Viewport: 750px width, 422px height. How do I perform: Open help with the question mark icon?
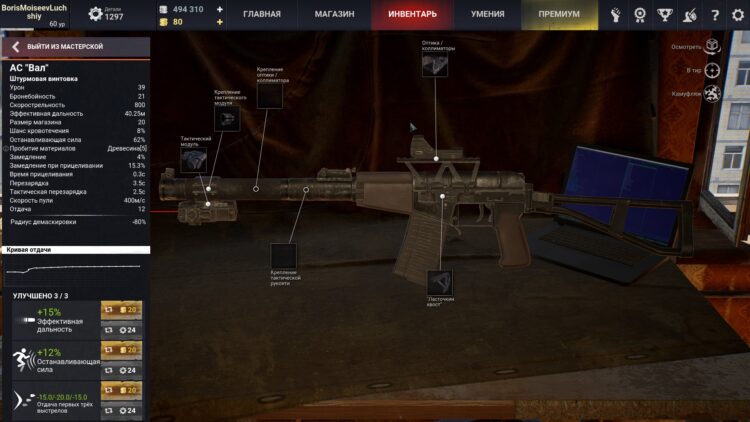click(714, 15)
